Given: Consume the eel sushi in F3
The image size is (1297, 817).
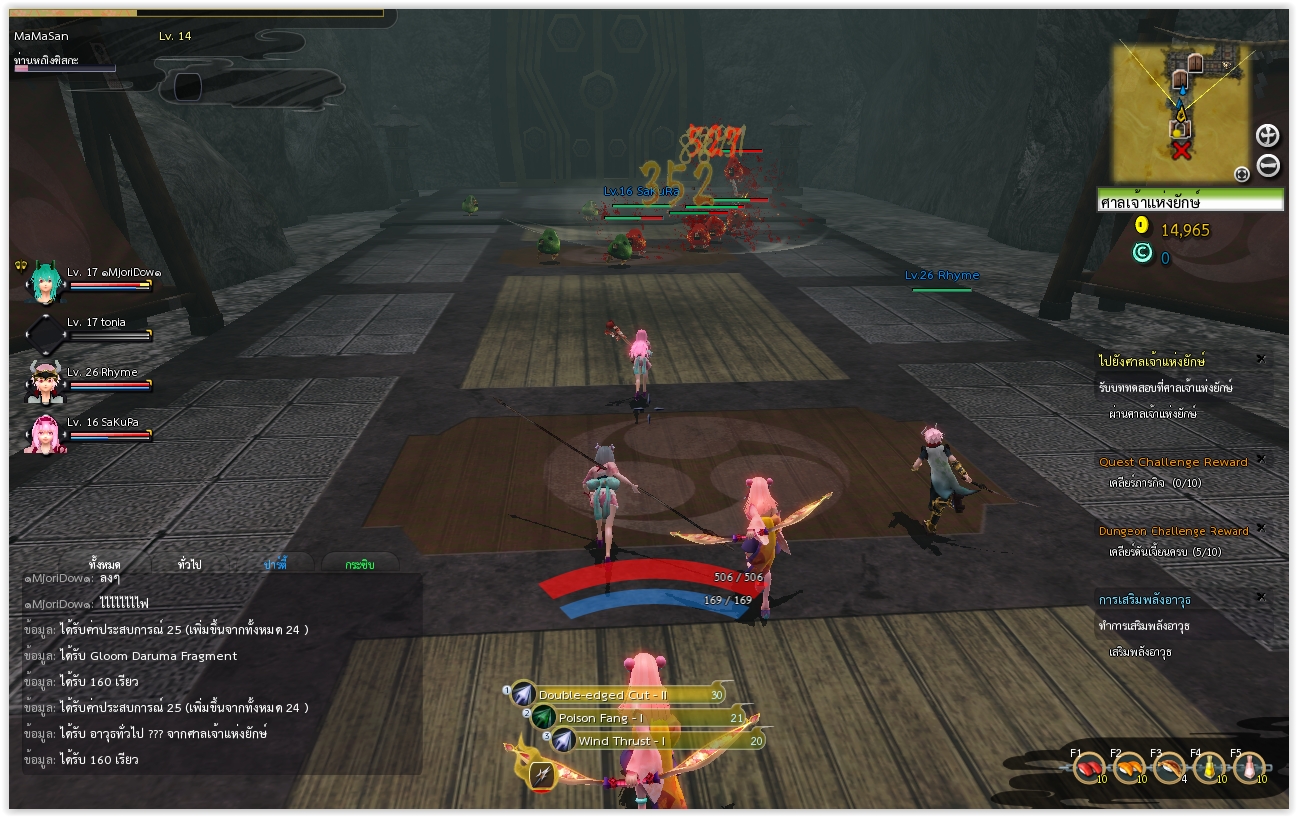Looking at the screenshot, I should 1167,768.
